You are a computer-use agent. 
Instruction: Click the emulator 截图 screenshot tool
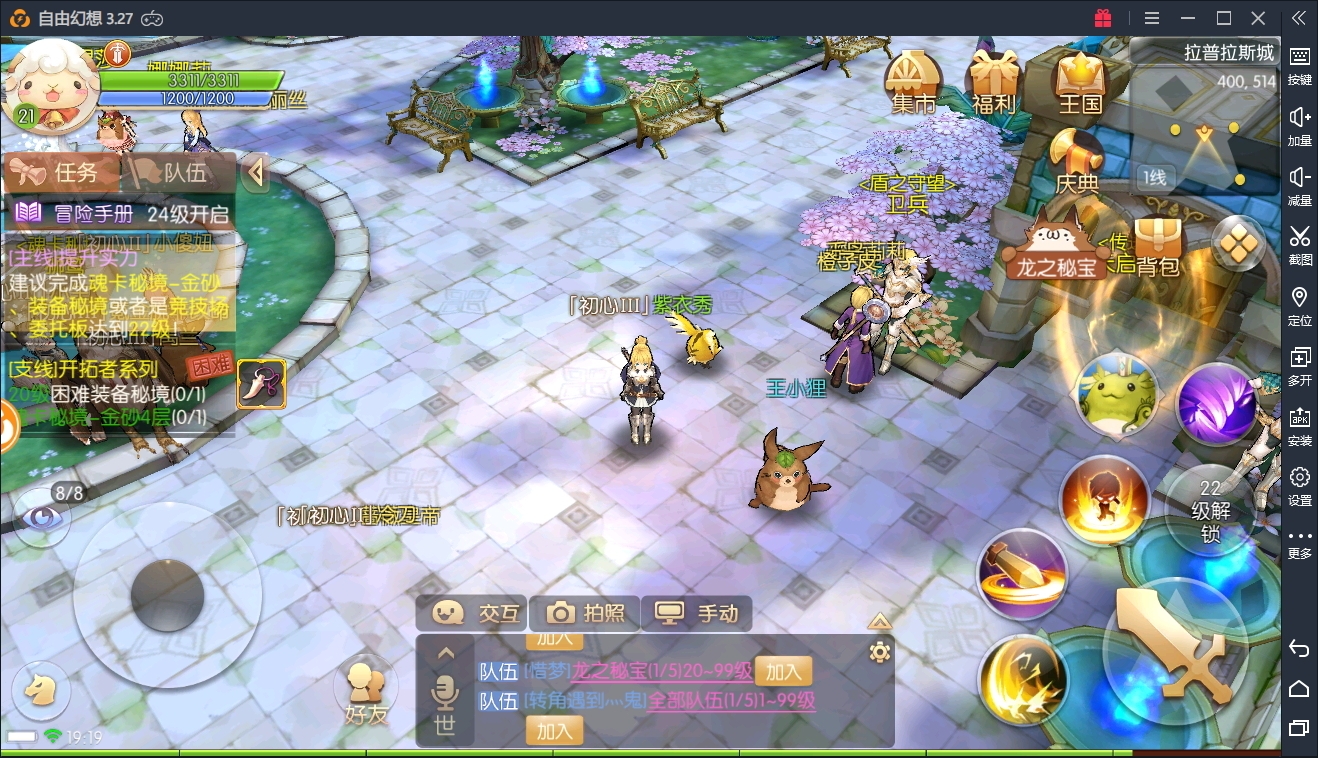(x=1299, y=243)
